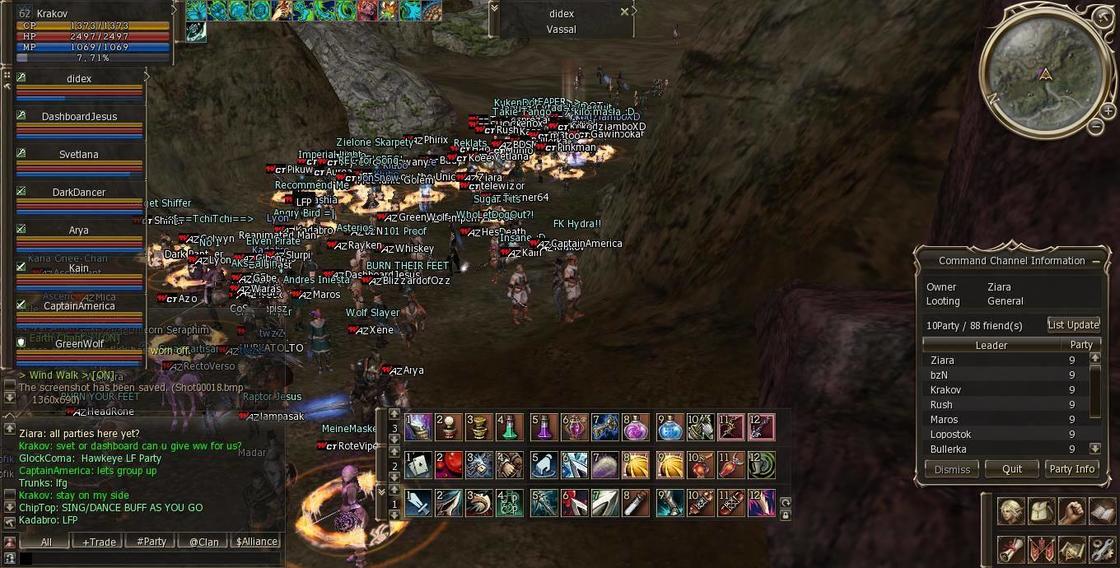Click the List Update button
The image size is (1120, 568).
tap(1073, 325)
